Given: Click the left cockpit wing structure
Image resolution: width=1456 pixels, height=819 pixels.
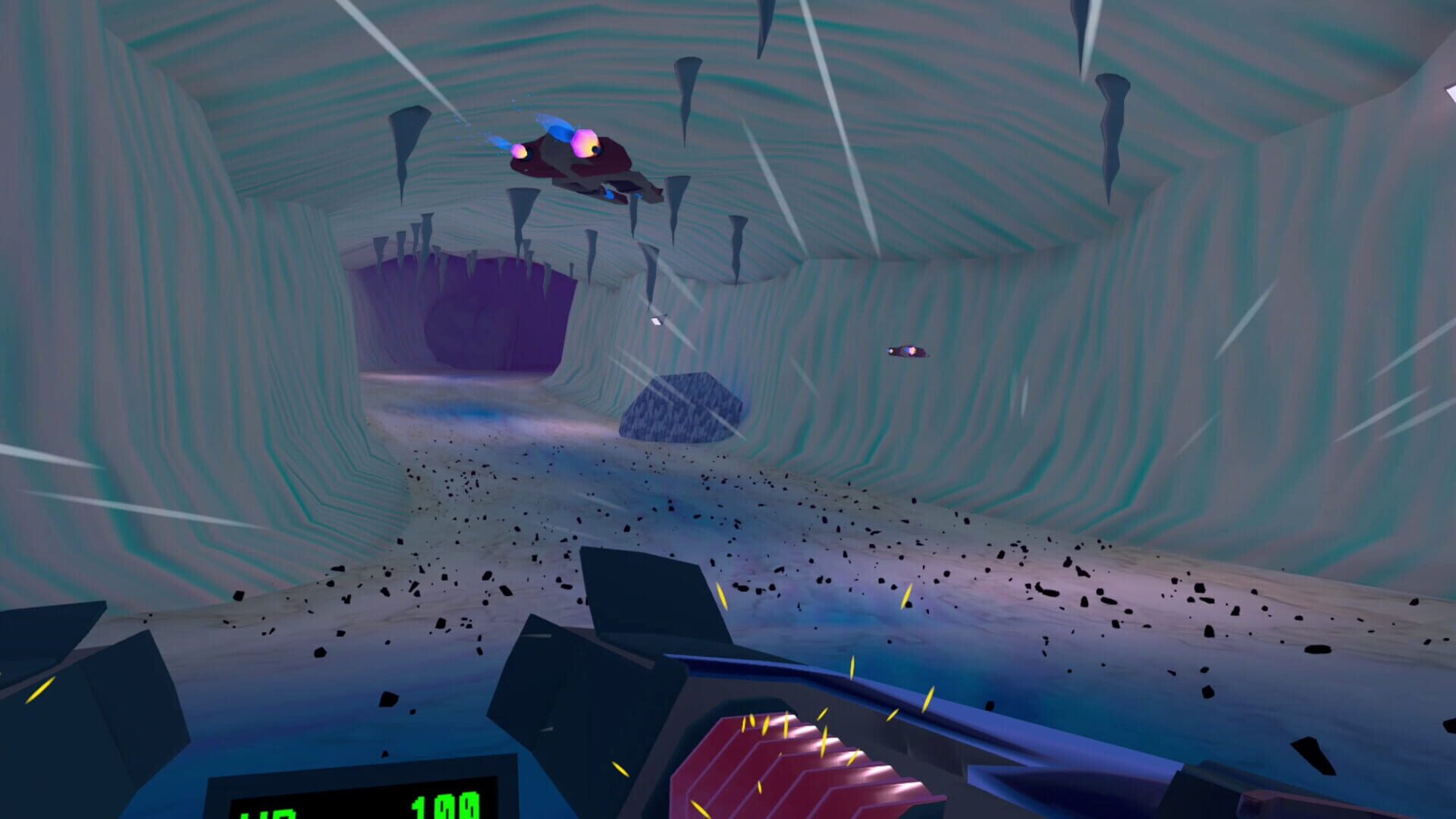Looking at the screenshot, I should (121, 682).
